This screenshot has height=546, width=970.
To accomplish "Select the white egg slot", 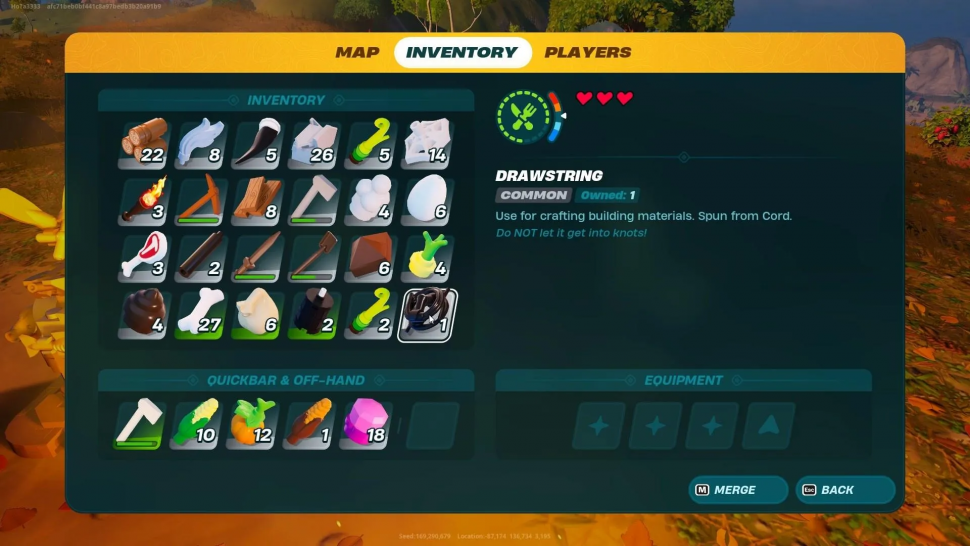I will pos(428,200).
